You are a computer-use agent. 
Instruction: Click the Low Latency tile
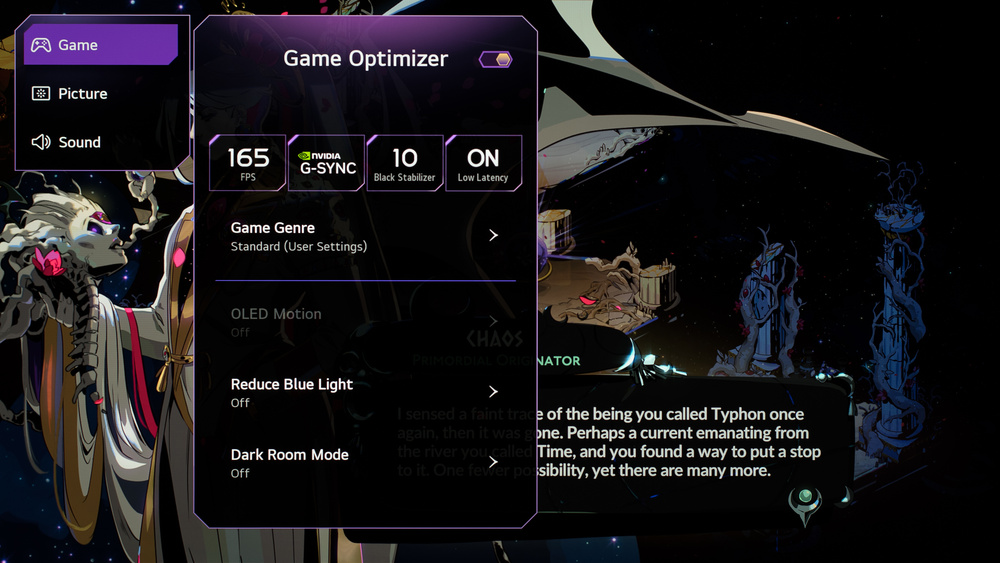[x=483, y=163]
